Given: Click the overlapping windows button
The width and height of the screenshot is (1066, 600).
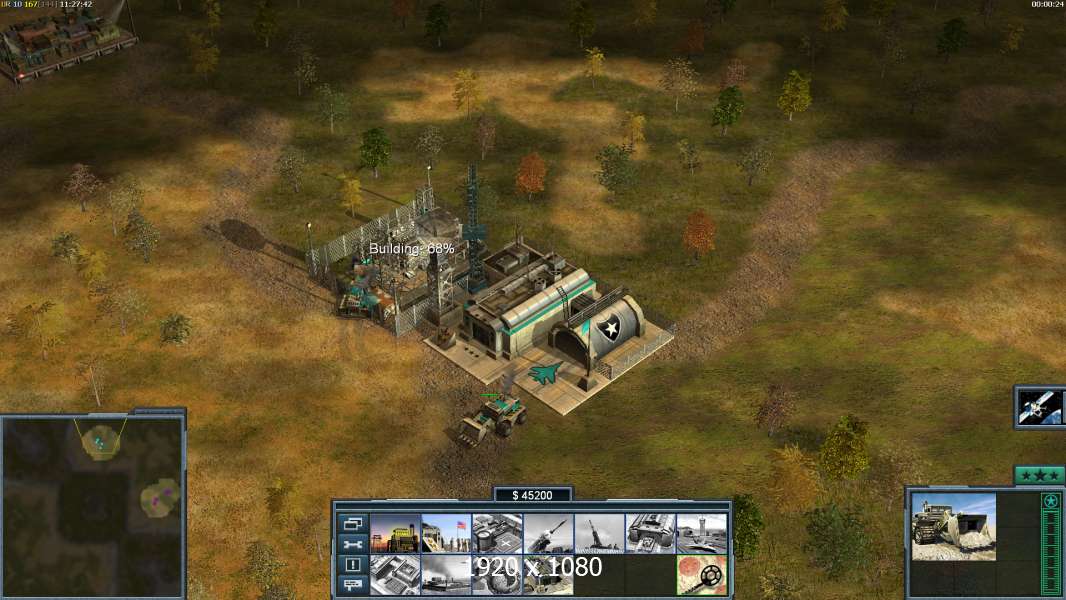Looking at the screenshot, I should (353, 524).
